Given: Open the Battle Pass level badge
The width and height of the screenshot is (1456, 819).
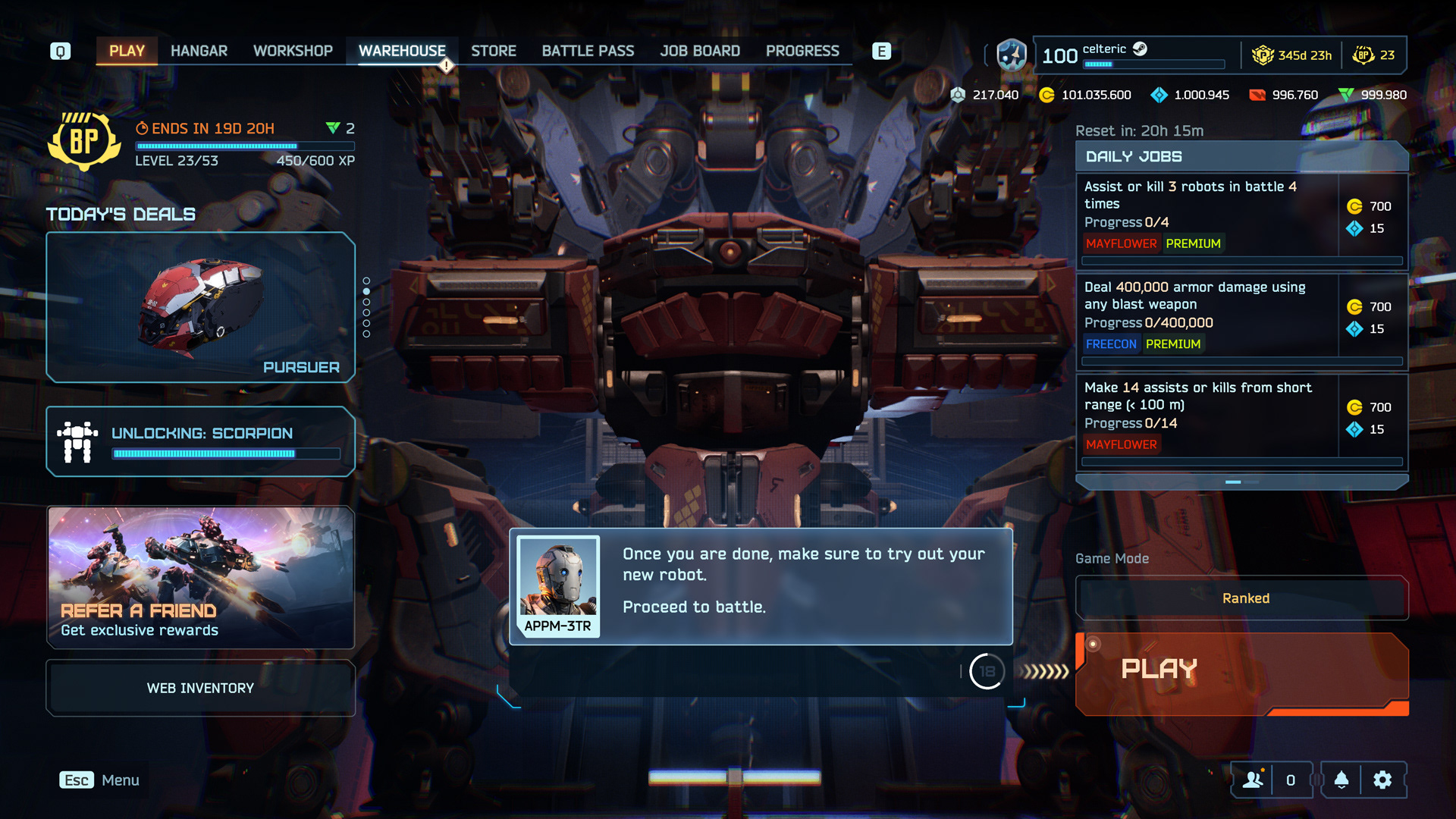Looking at the screenshot, I should (83, 141).
